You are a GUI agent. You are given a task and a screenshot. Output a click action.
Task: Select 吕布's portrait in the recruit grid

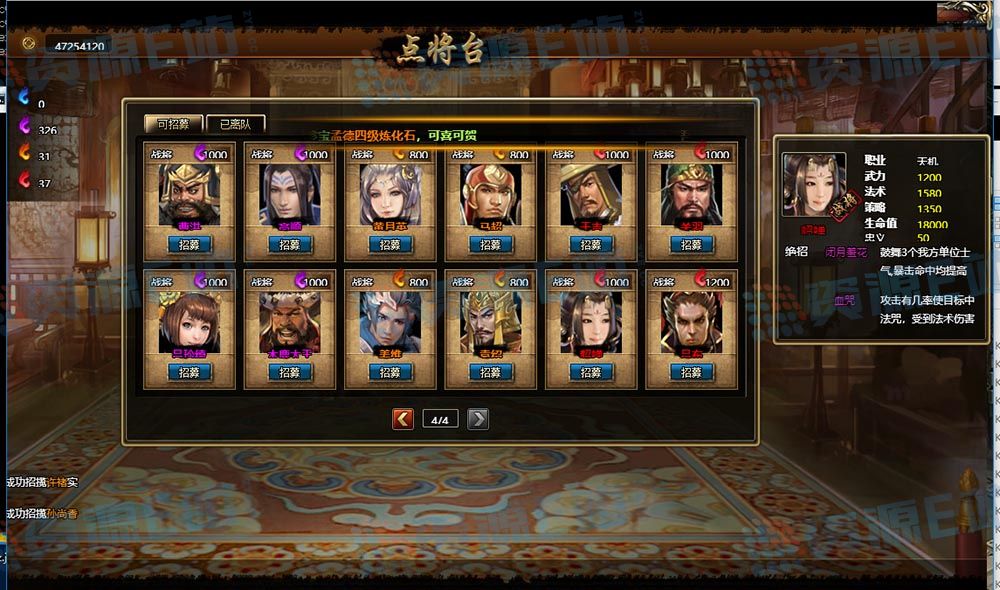point(691,320)
